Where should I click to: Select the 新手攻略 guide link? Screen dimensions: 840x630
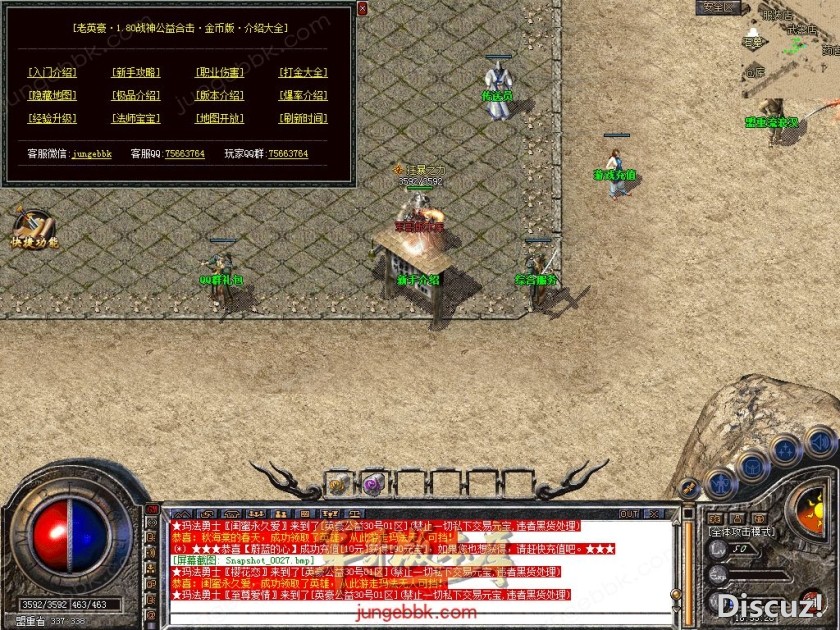(x=136, y=72)
